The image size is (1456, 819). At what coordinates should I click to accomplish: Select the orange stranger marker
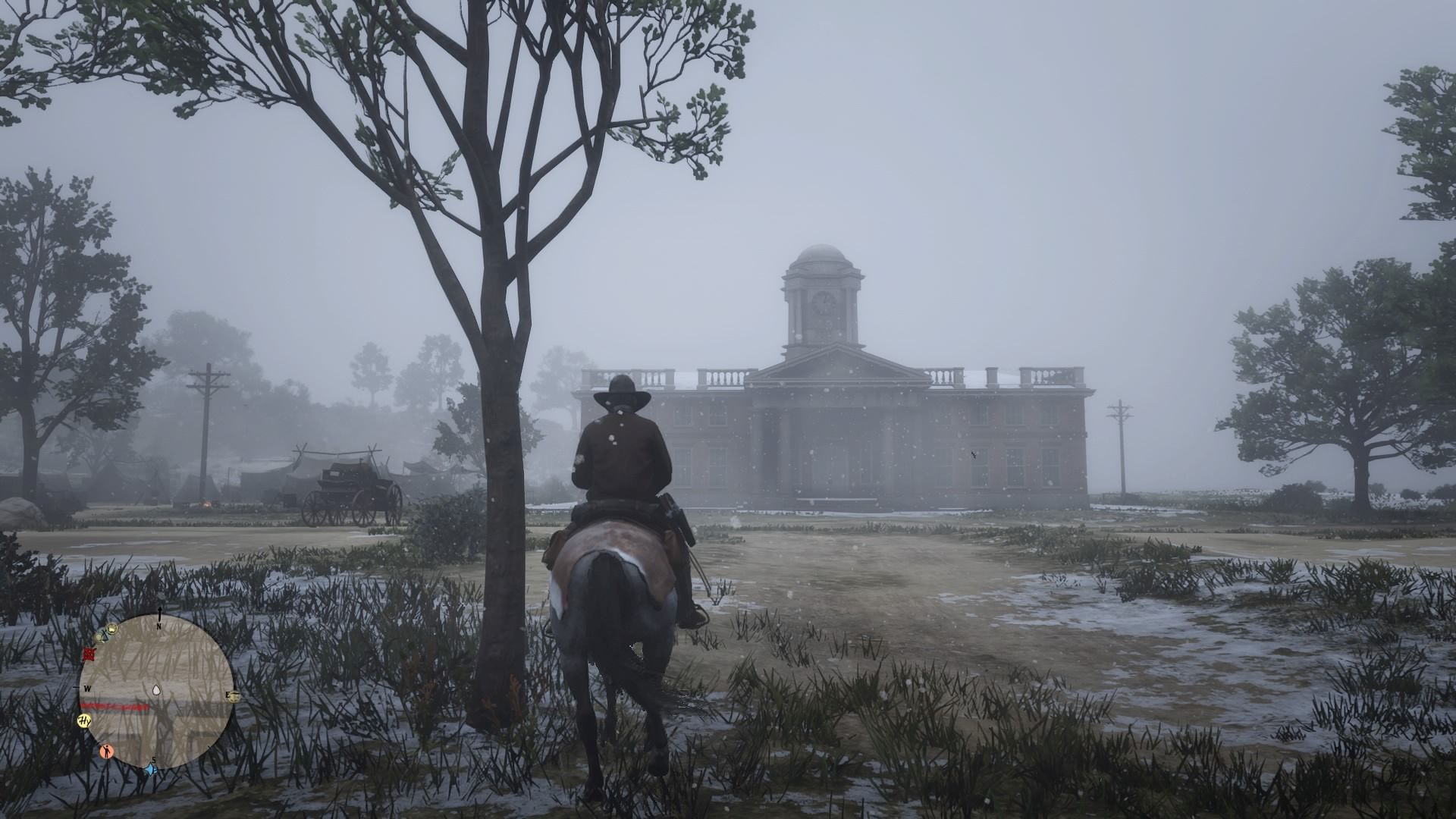[x=107, y=752]
